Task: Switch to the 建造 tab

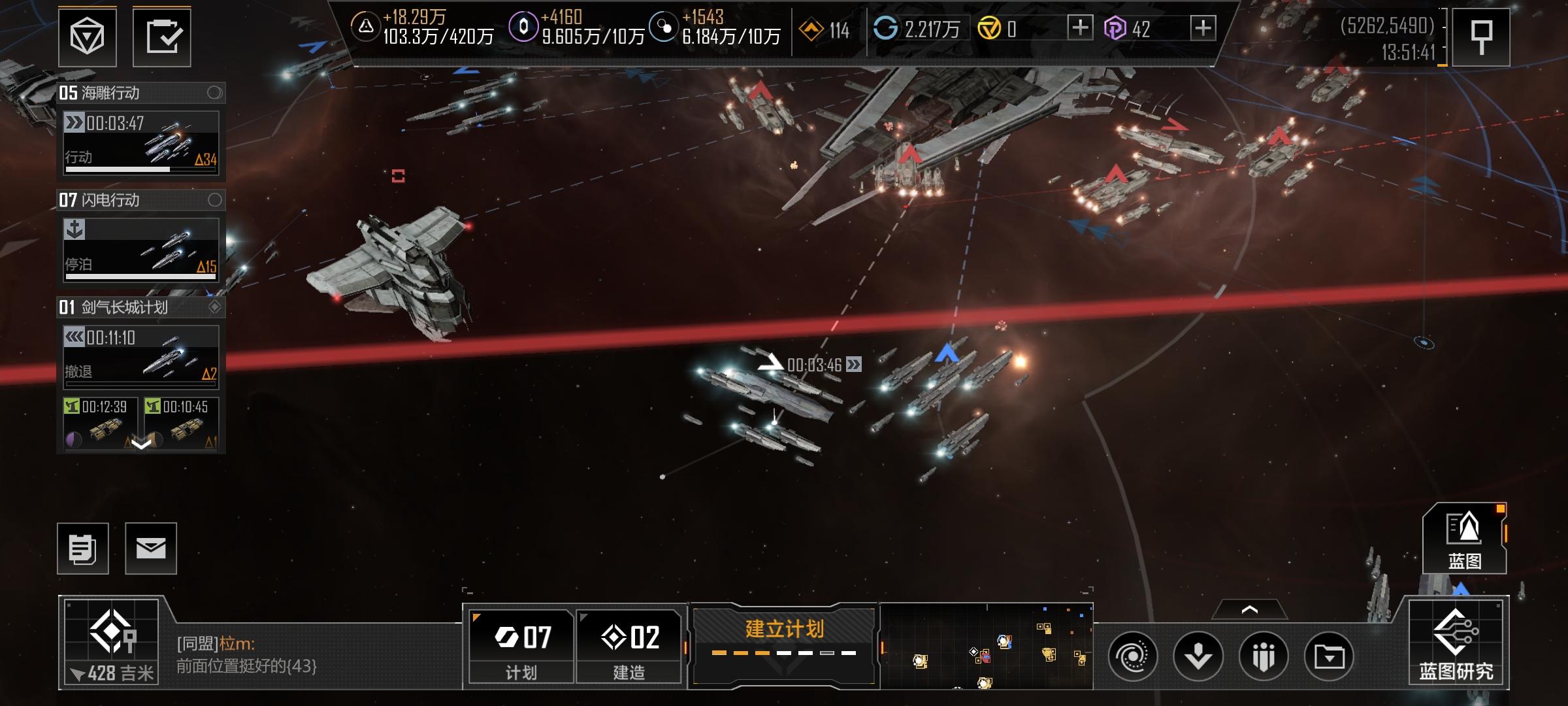Action: (x=629, y=647)
